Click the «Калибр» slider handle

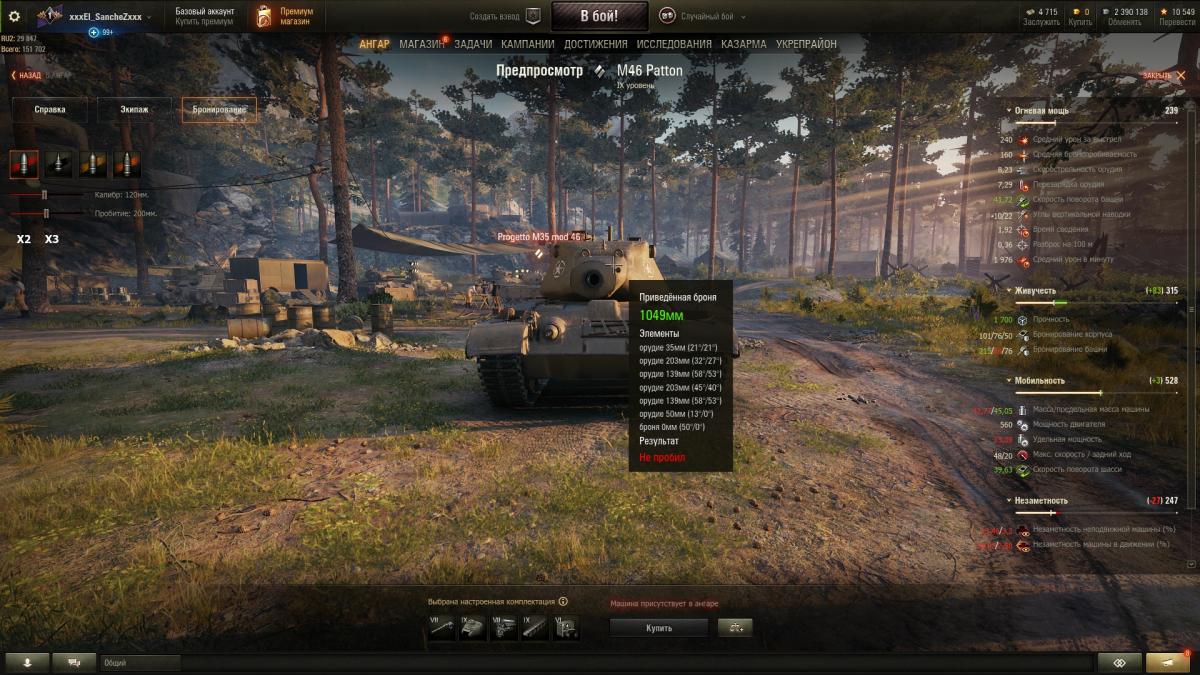click(45, 195)
